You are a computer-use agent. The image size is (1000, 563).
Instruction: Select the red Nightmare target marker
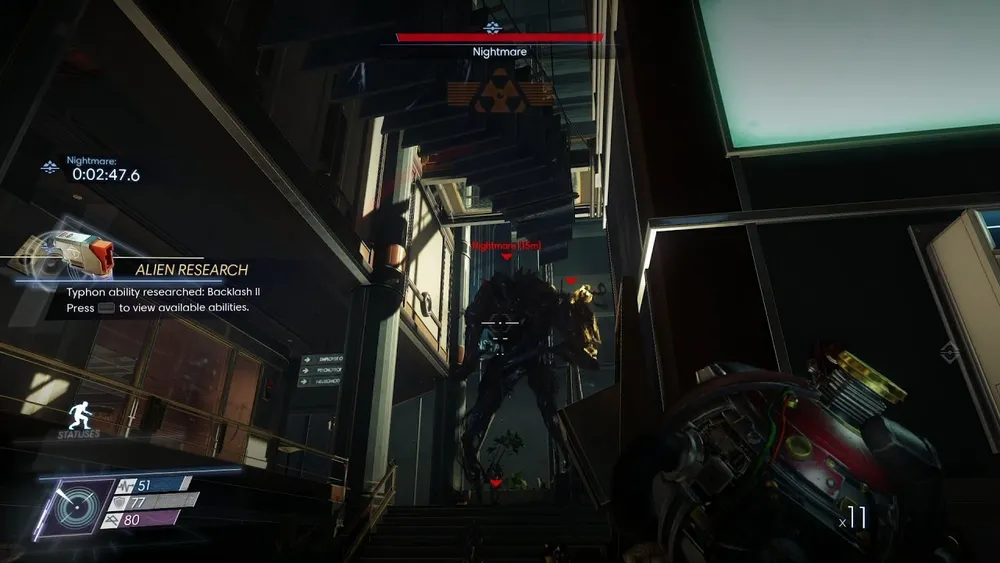506,256
